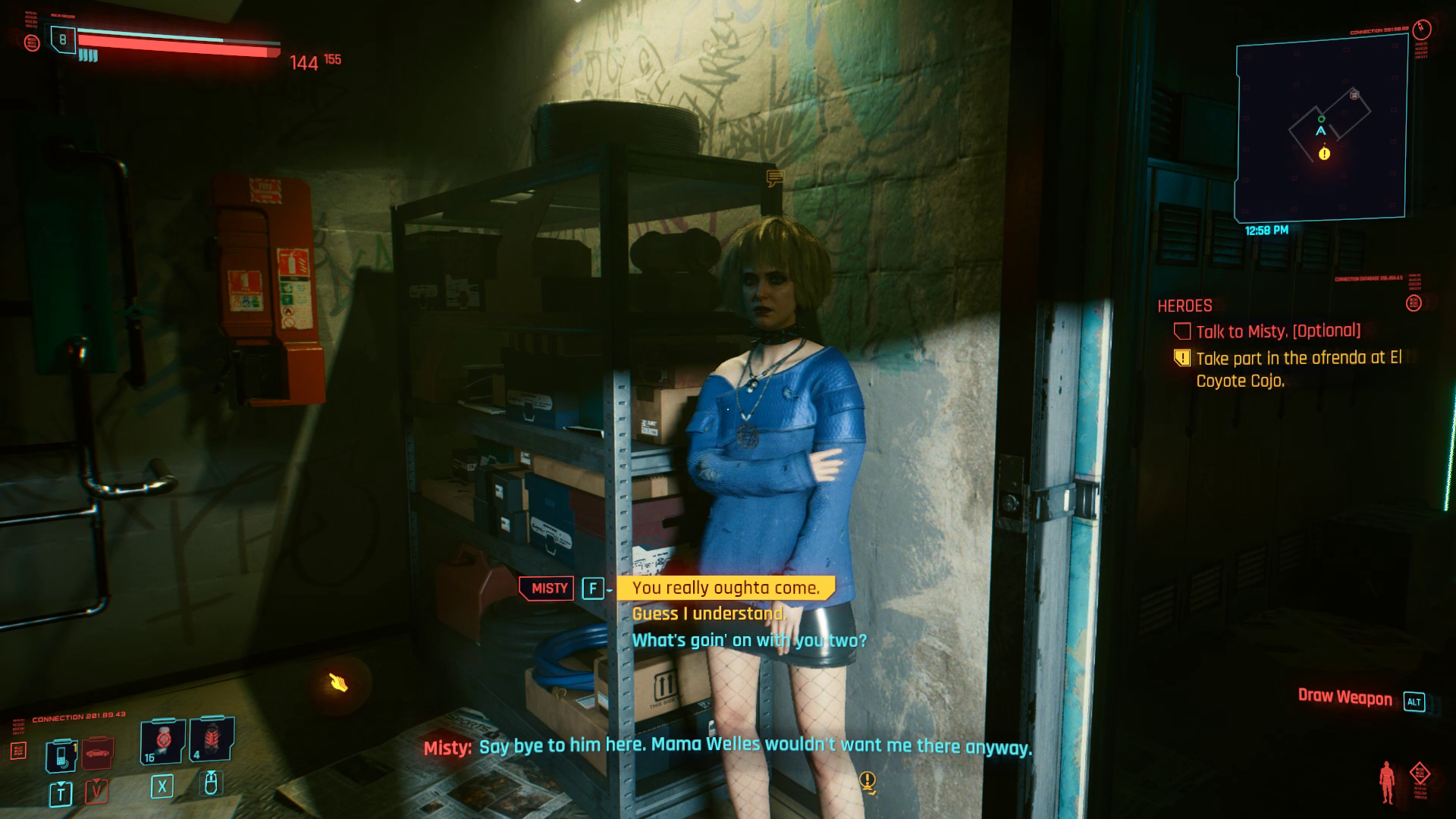Click the compass north indicator above minimap
Viewport: 1456px width, 819px height.
click(1422, 29)
